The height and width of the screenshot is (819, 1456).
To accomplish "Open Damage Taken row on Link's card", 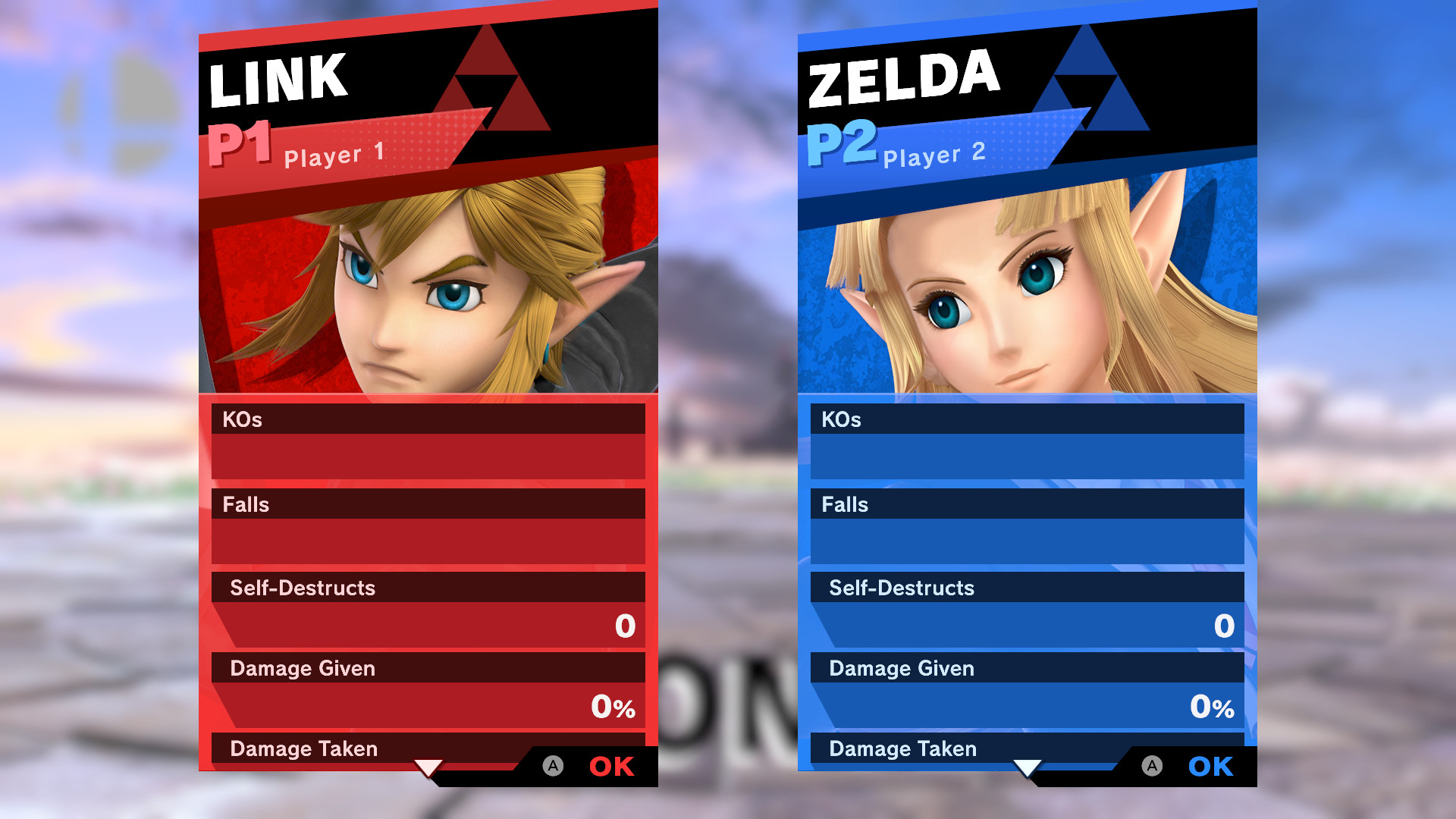I will (x=303, y=748).
